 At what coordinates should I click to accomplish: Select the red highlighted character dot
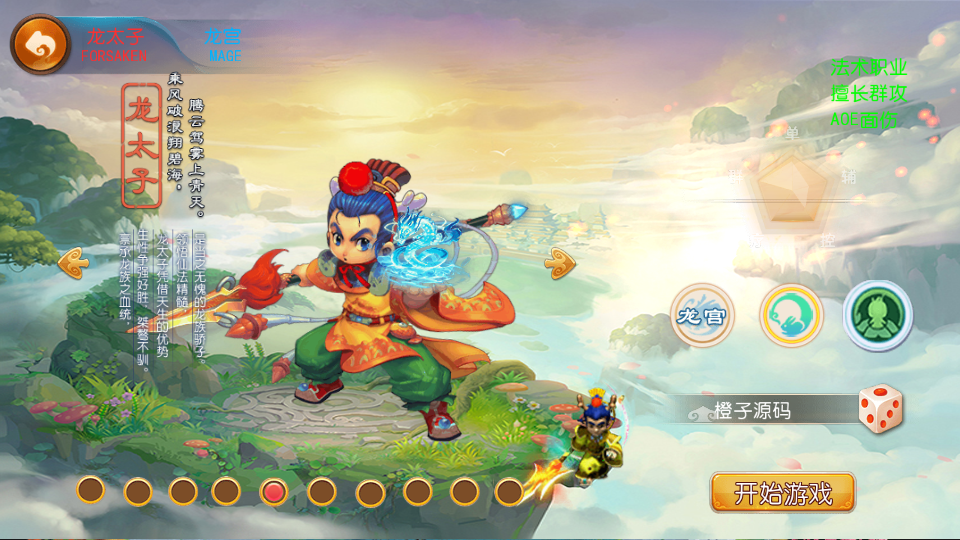[x=274, y=491]
